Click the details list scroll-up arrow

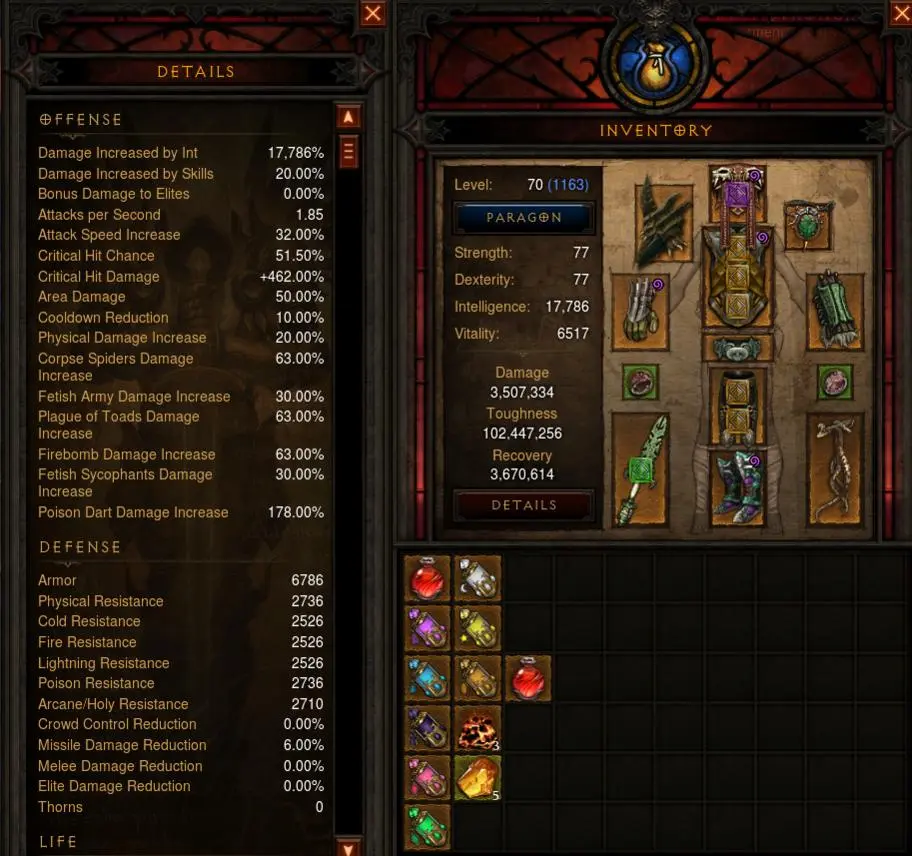click(348, 117)
